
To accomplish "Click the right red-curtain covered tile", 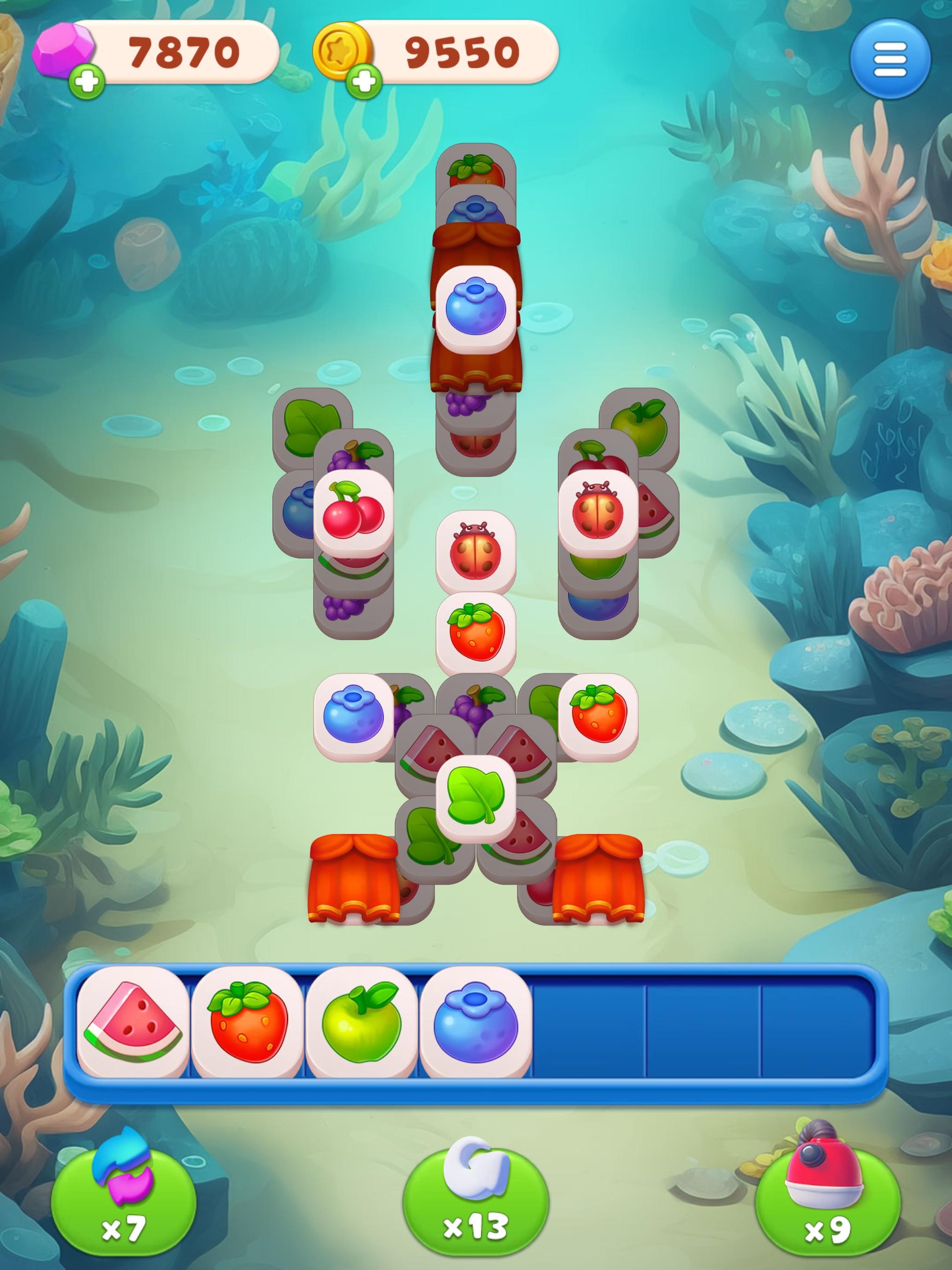I will coord(597,879).
